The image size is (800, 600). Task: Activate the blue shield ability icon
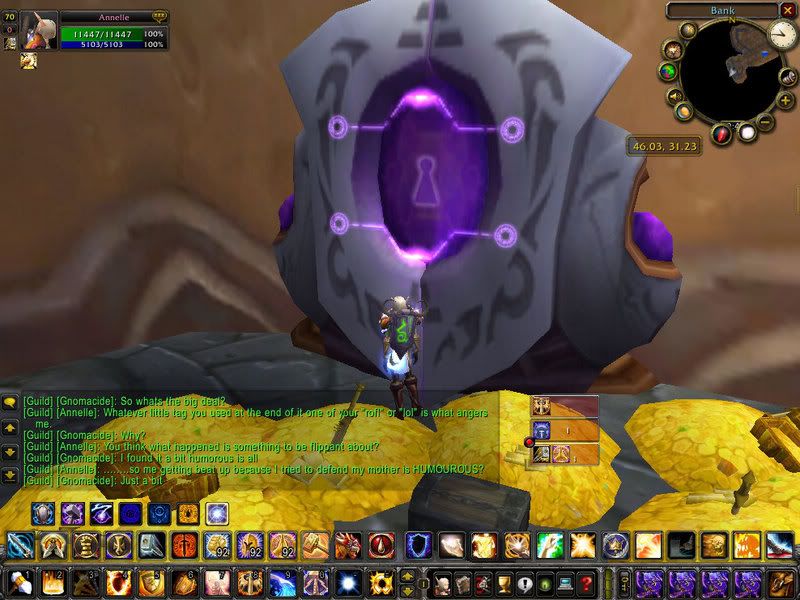[419, 545]
